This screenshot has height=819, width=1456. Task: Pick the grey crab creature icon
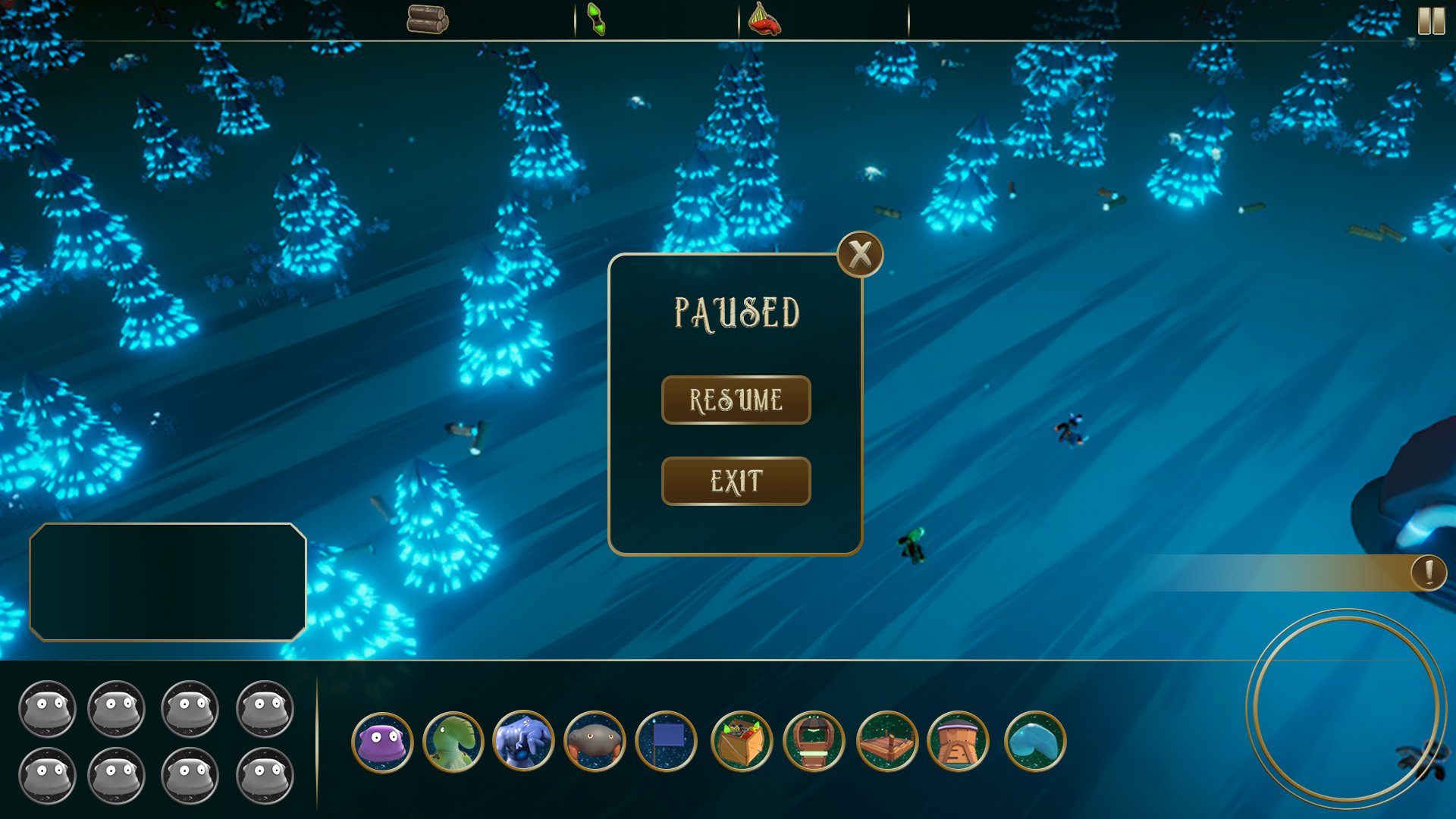click(595, 741)
